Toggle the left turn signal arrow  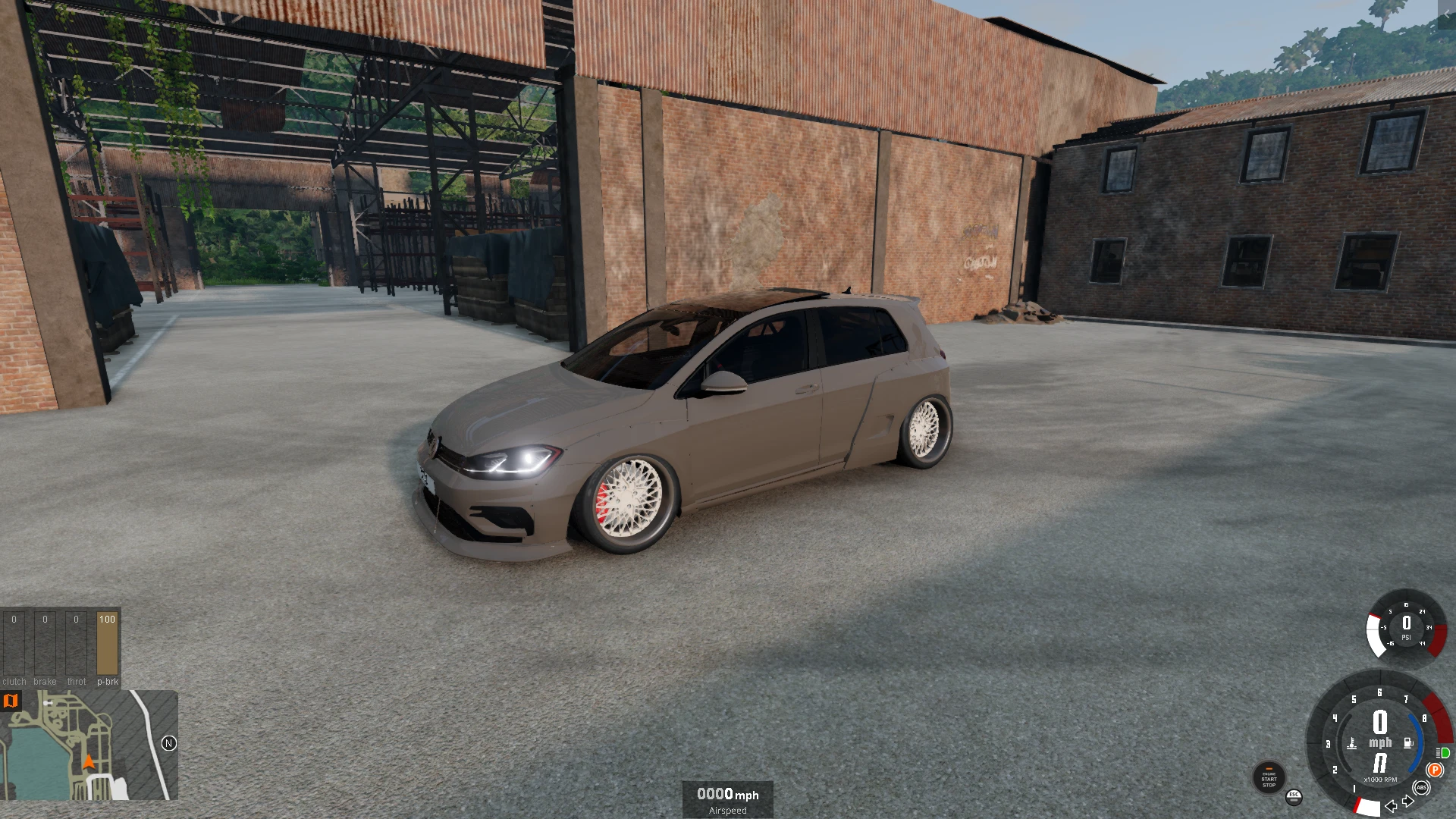[1391, 807]
